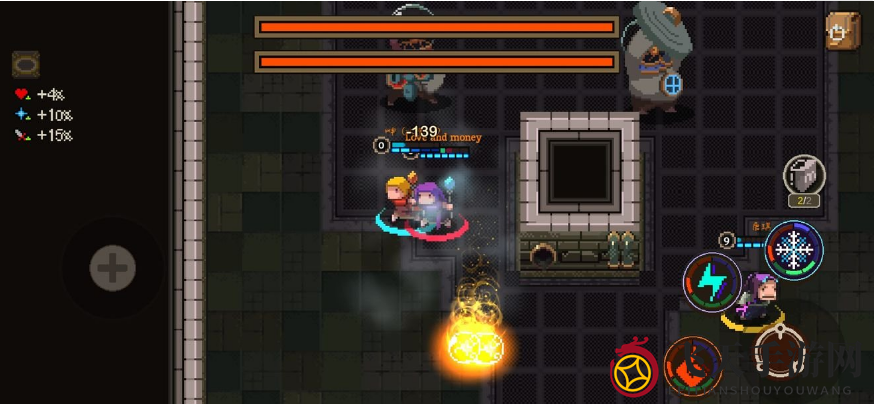
Task: Activate the snowflake ice skill
Action: click(x=794, y=249)
